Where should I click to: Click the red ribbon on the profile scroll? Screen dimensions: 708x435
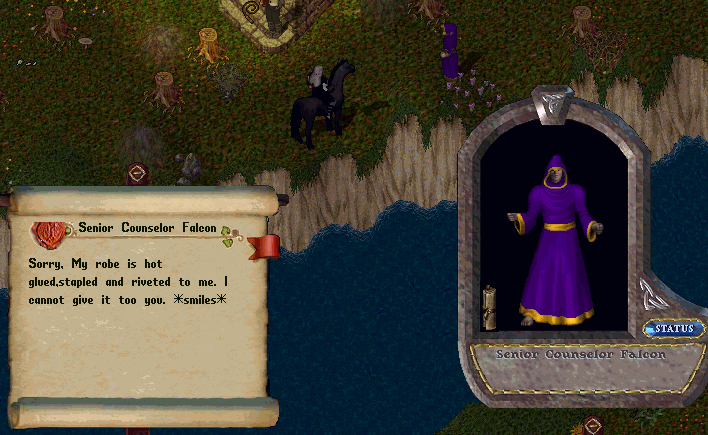[264, 246]
